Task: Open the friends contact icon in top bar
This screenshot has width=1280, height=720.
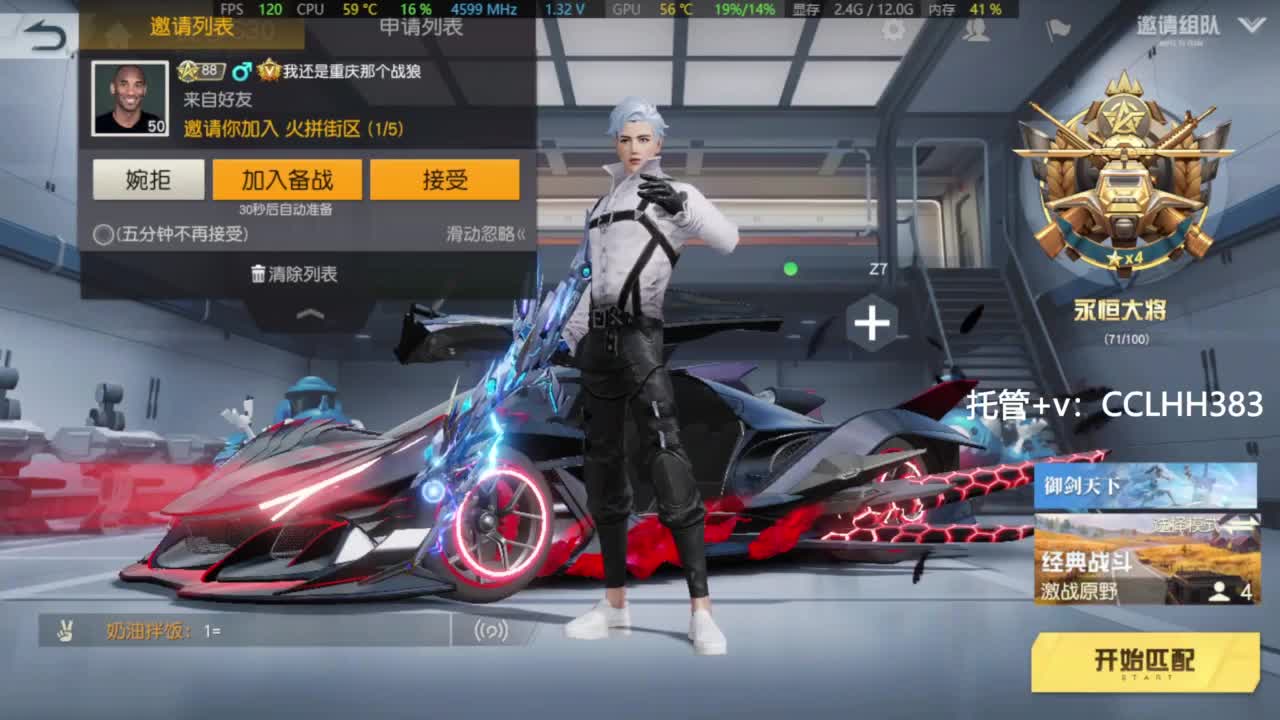Action: pyautogui.click(x=975, y=33)
